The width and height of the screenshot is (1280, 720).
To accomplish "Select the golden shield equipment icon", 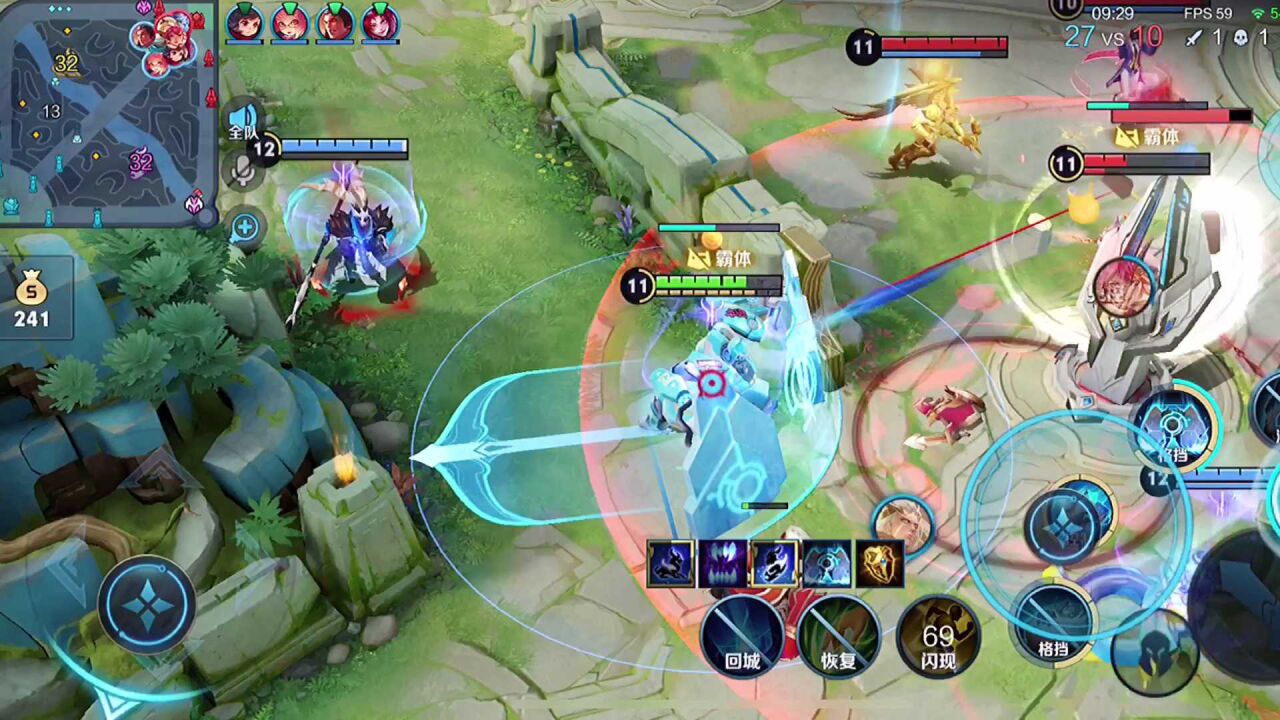I will (x=880, y=564).
